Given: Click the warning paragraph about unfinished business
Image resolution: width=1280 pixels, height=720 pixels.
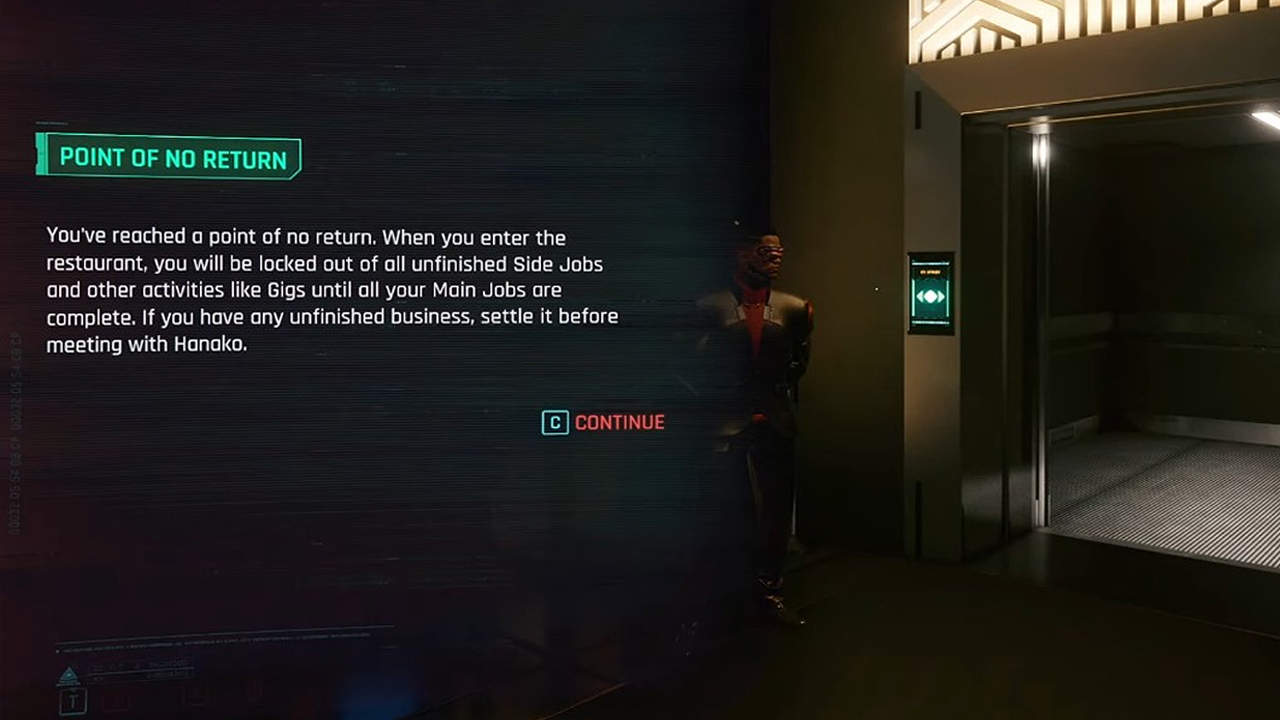Looking at the screenshot, I should pos(330,290).
